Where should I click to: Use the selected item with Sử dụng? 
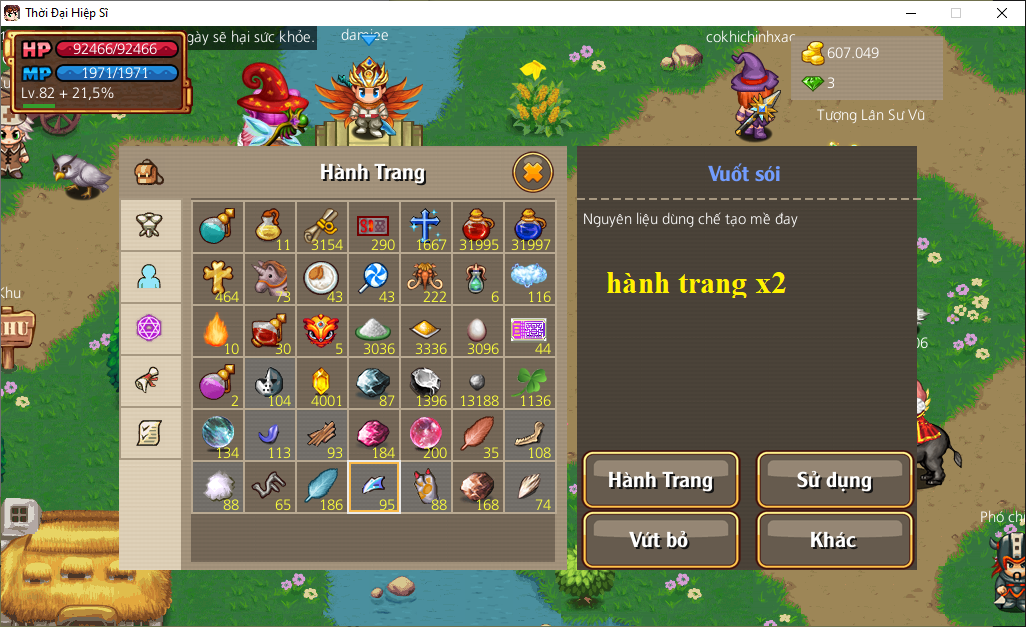(834, 480)
